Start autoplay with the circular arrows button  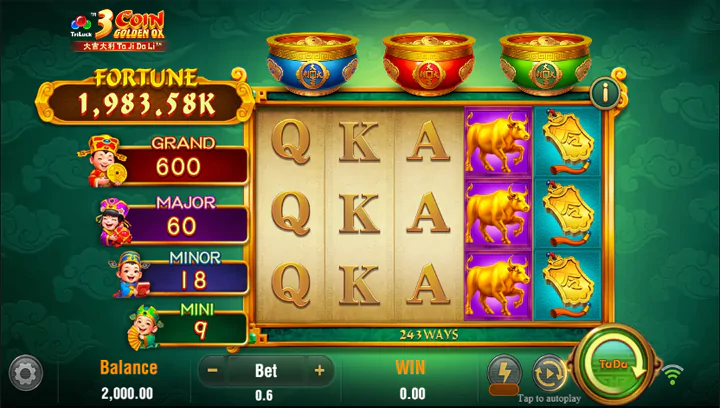549,372
